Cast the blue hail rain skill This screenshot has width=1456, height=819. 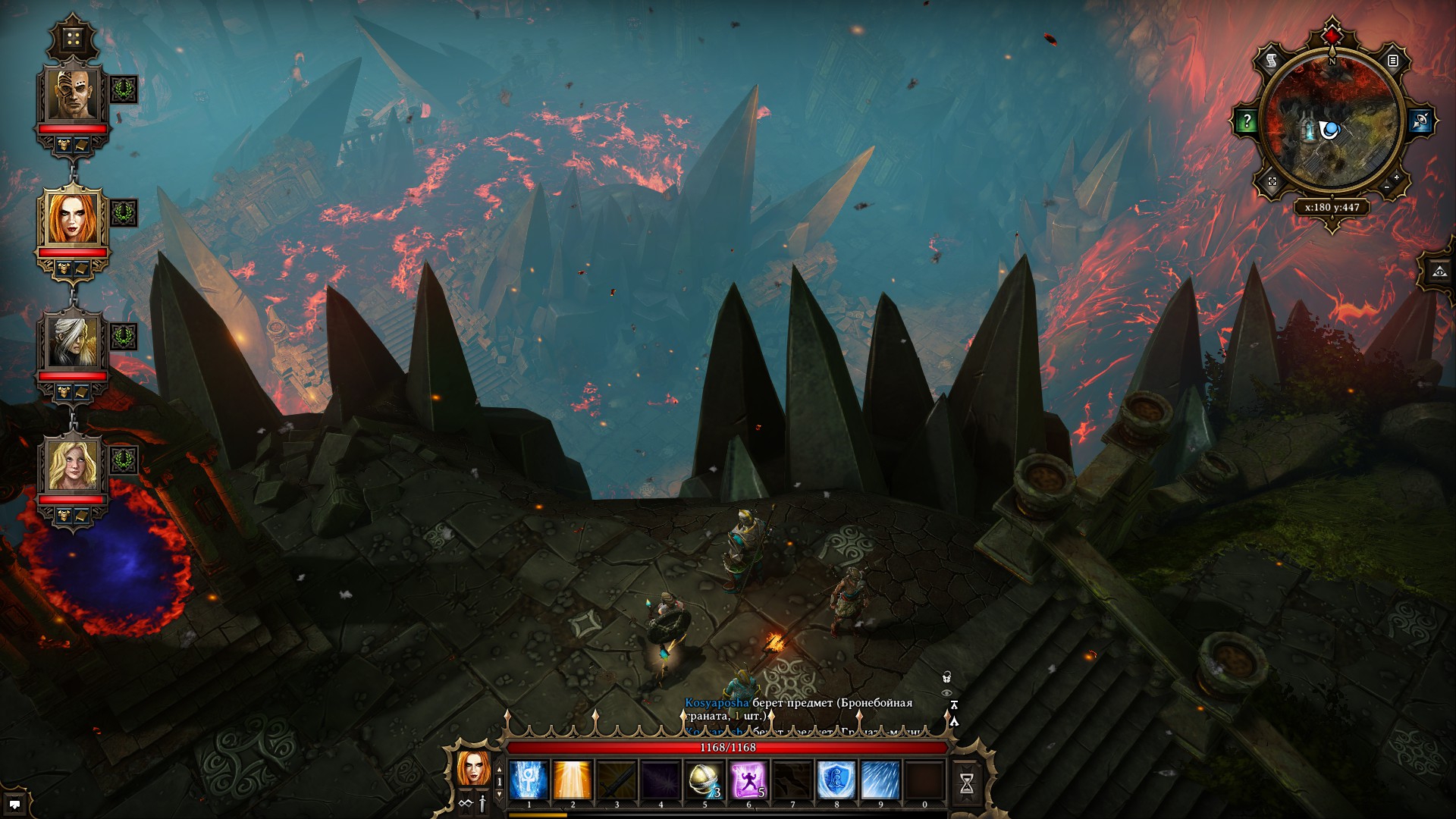point(880,780)
